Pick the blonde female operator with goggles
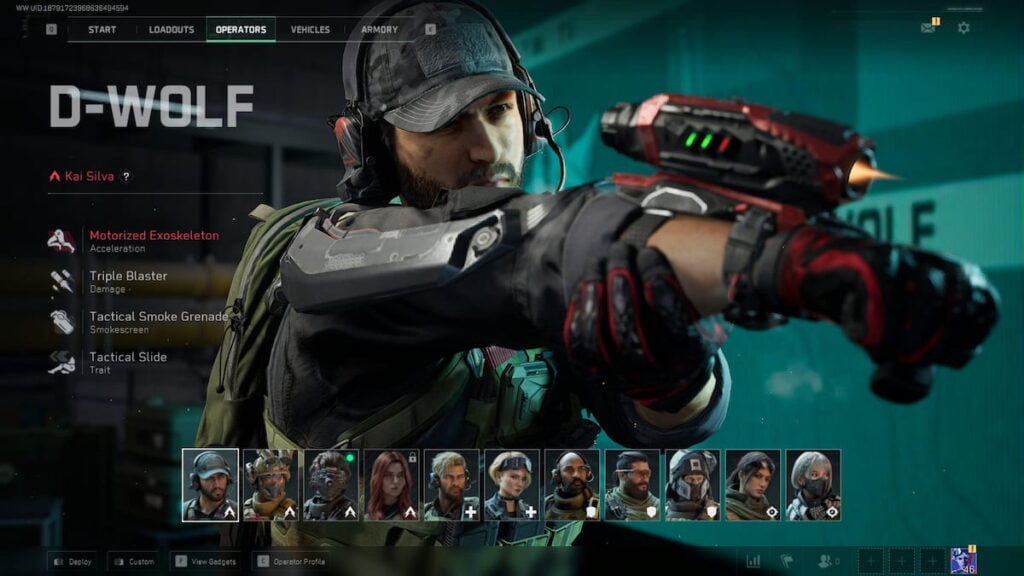 [512, 485]
